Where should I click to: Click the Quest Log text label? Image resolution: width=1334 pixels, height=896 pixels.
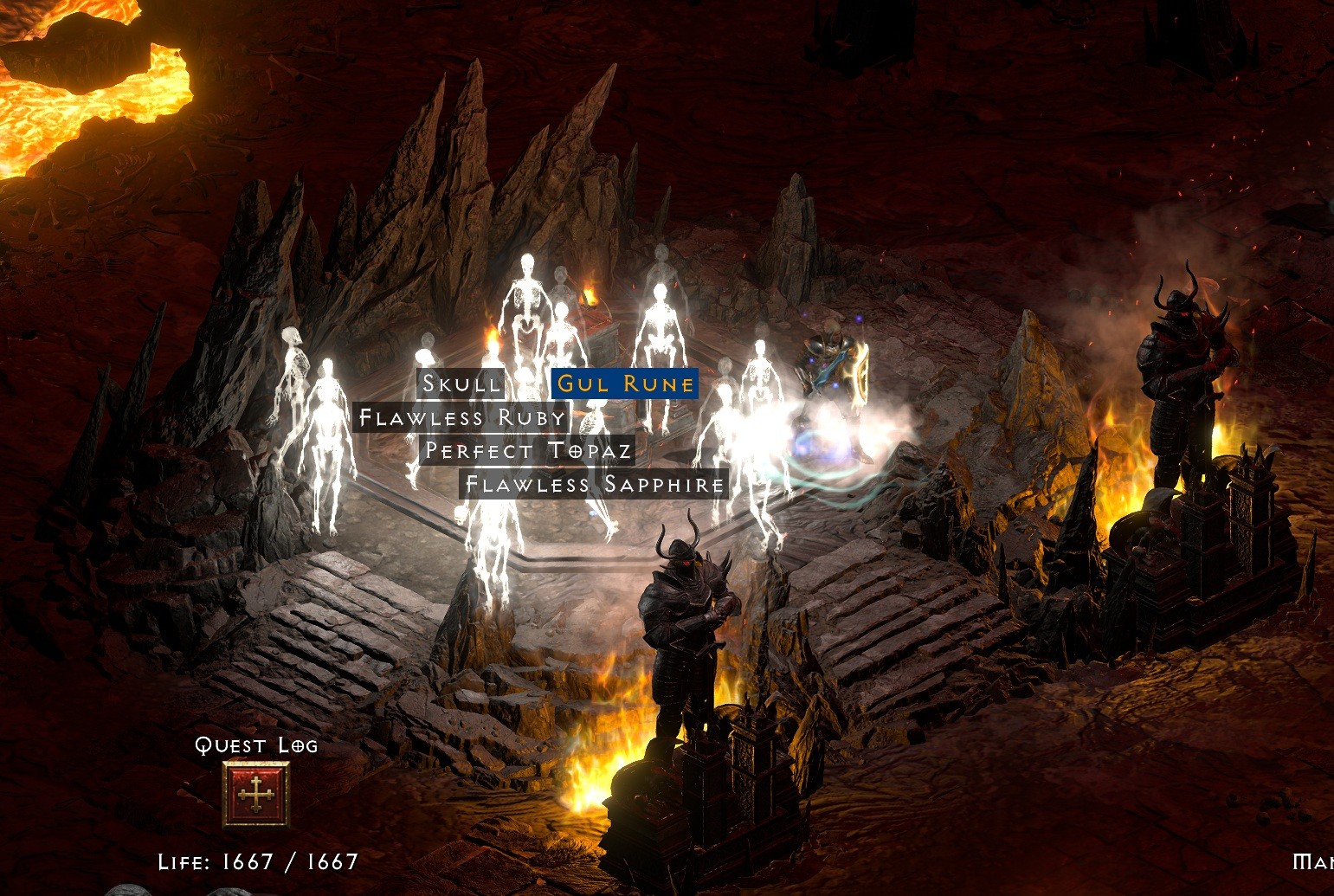pyautogui.click(x=256, y=745)
